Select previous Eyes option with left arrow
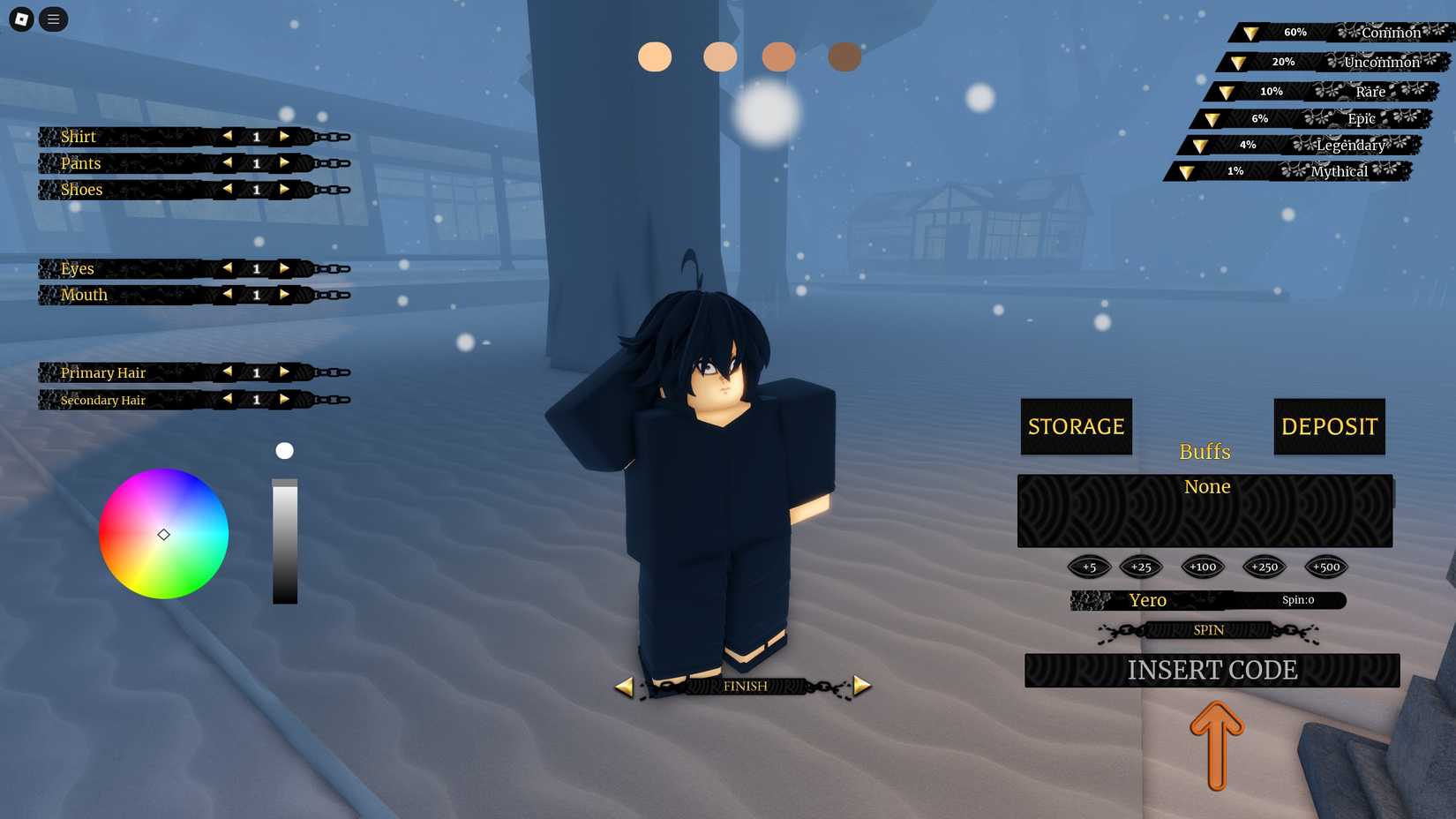Viewport: 1456px width, 819px height. [x=228, y=268]
